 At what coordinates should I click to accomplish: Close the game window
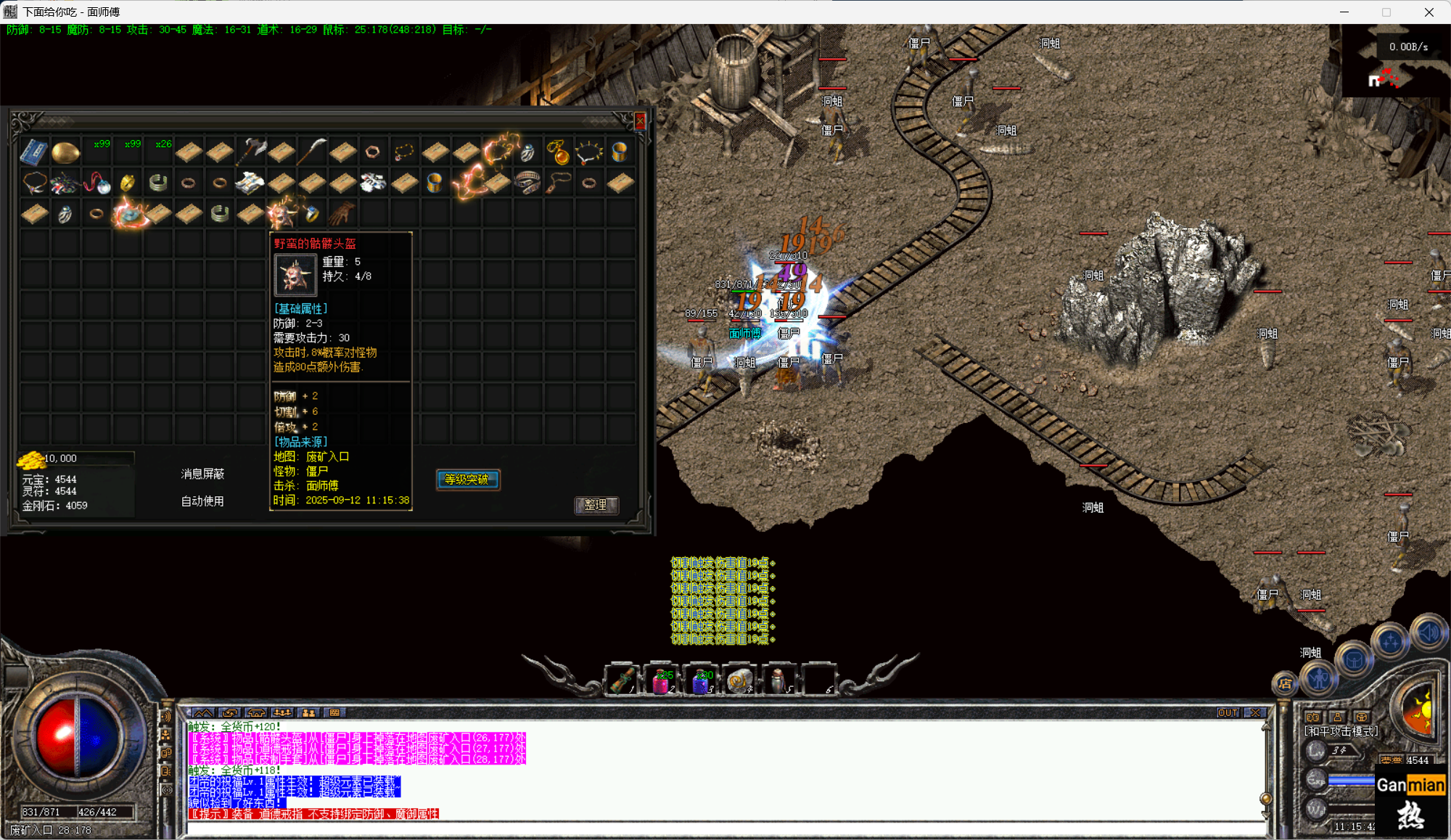1429,12
